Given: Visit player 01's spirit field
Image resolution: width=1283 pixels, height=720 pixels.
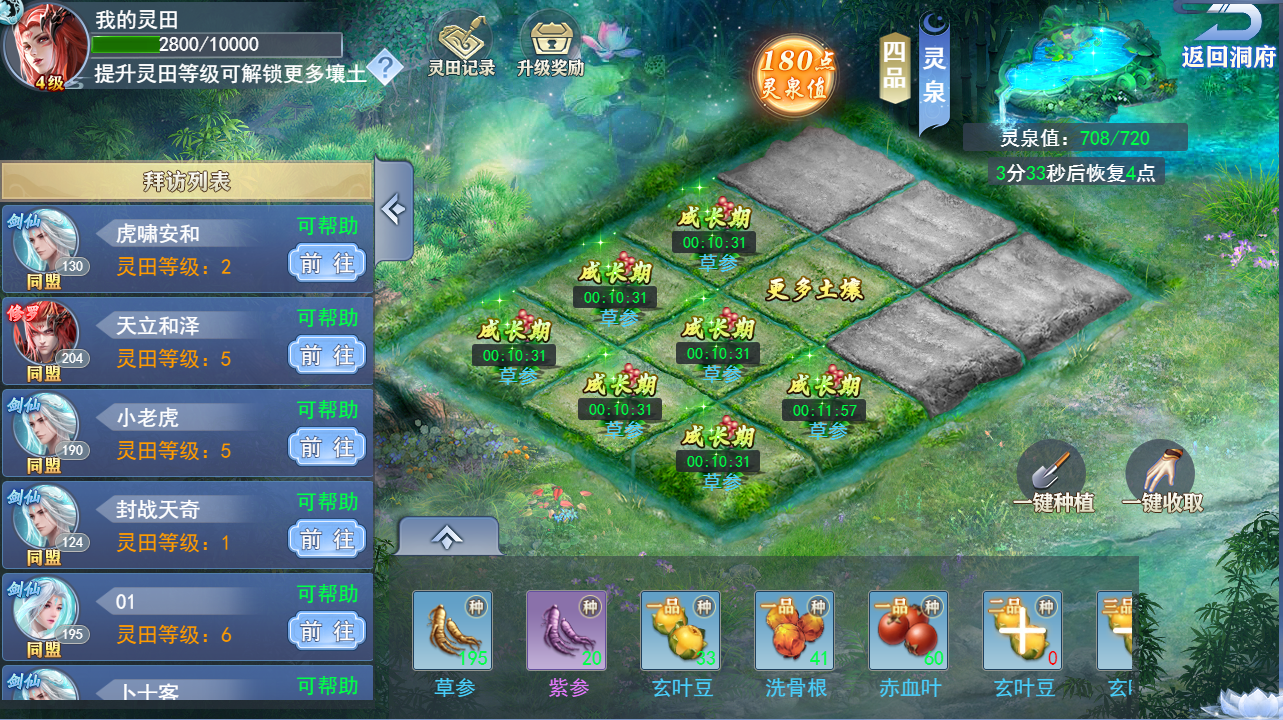Looking at the screenshot, I should [327, 631].
